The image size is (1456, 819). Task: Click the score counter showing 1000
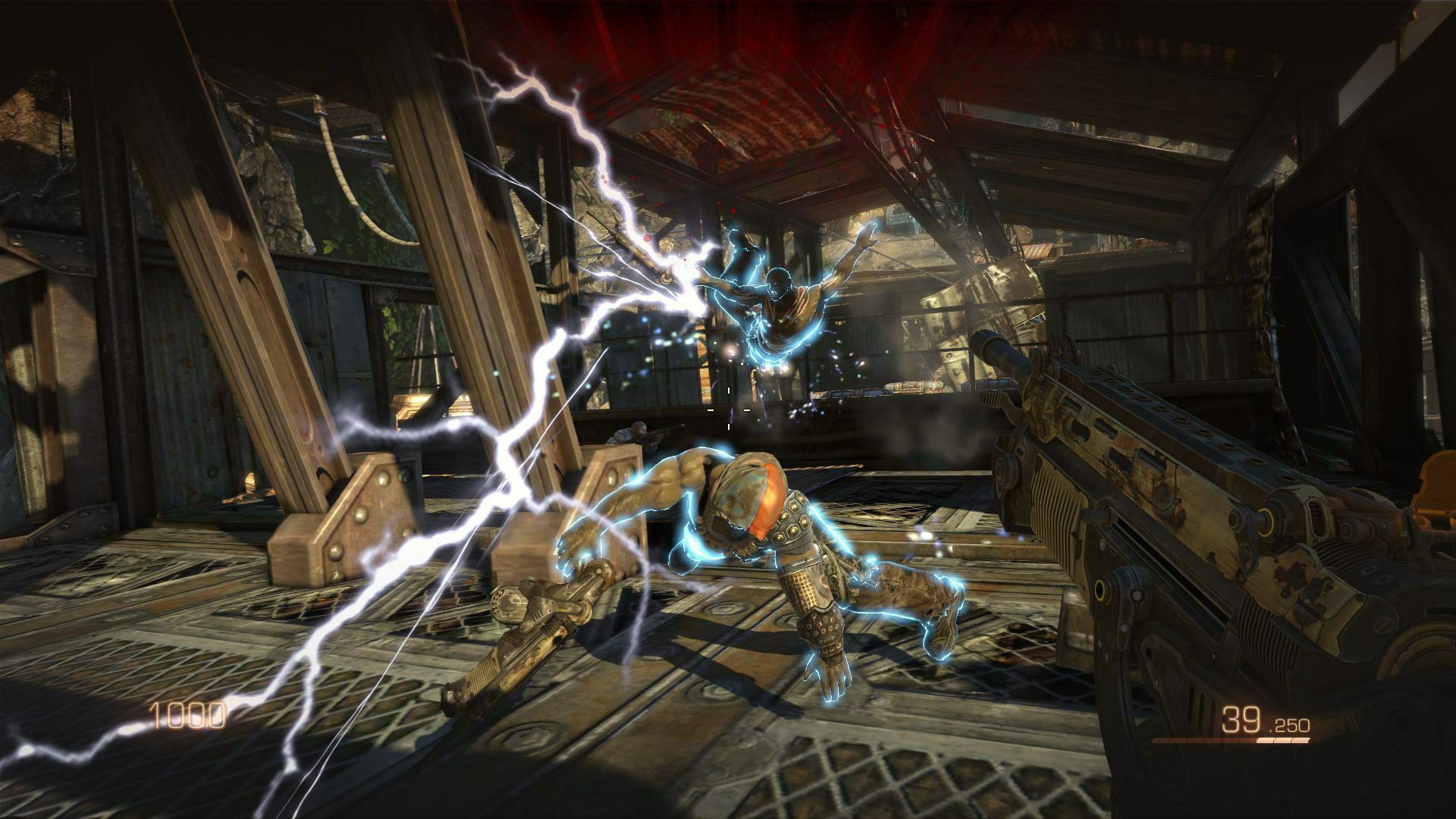tap(186, 714)
